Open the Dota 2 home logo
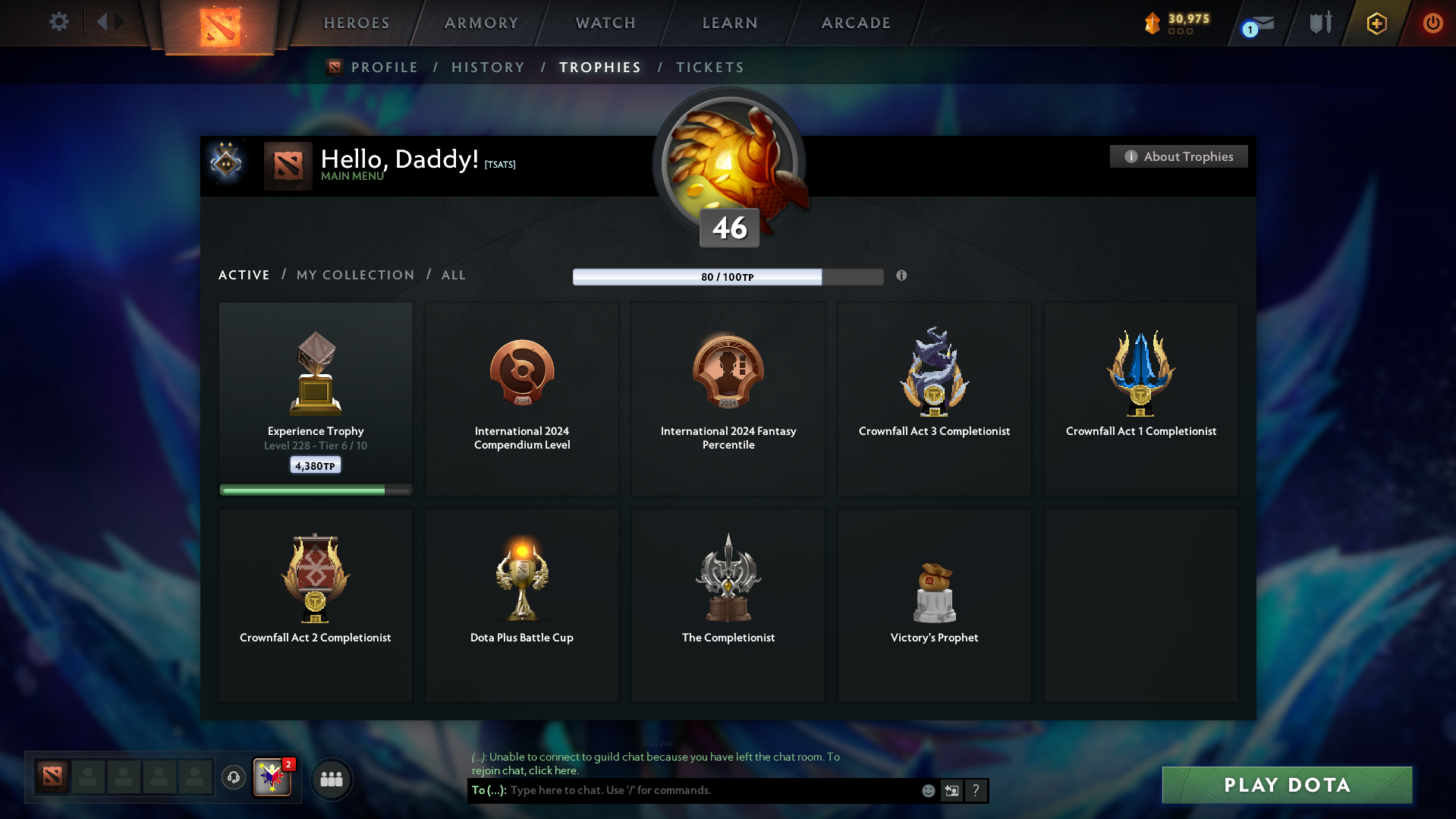This screenshot has width=1456, height=819. click(220, 25)
